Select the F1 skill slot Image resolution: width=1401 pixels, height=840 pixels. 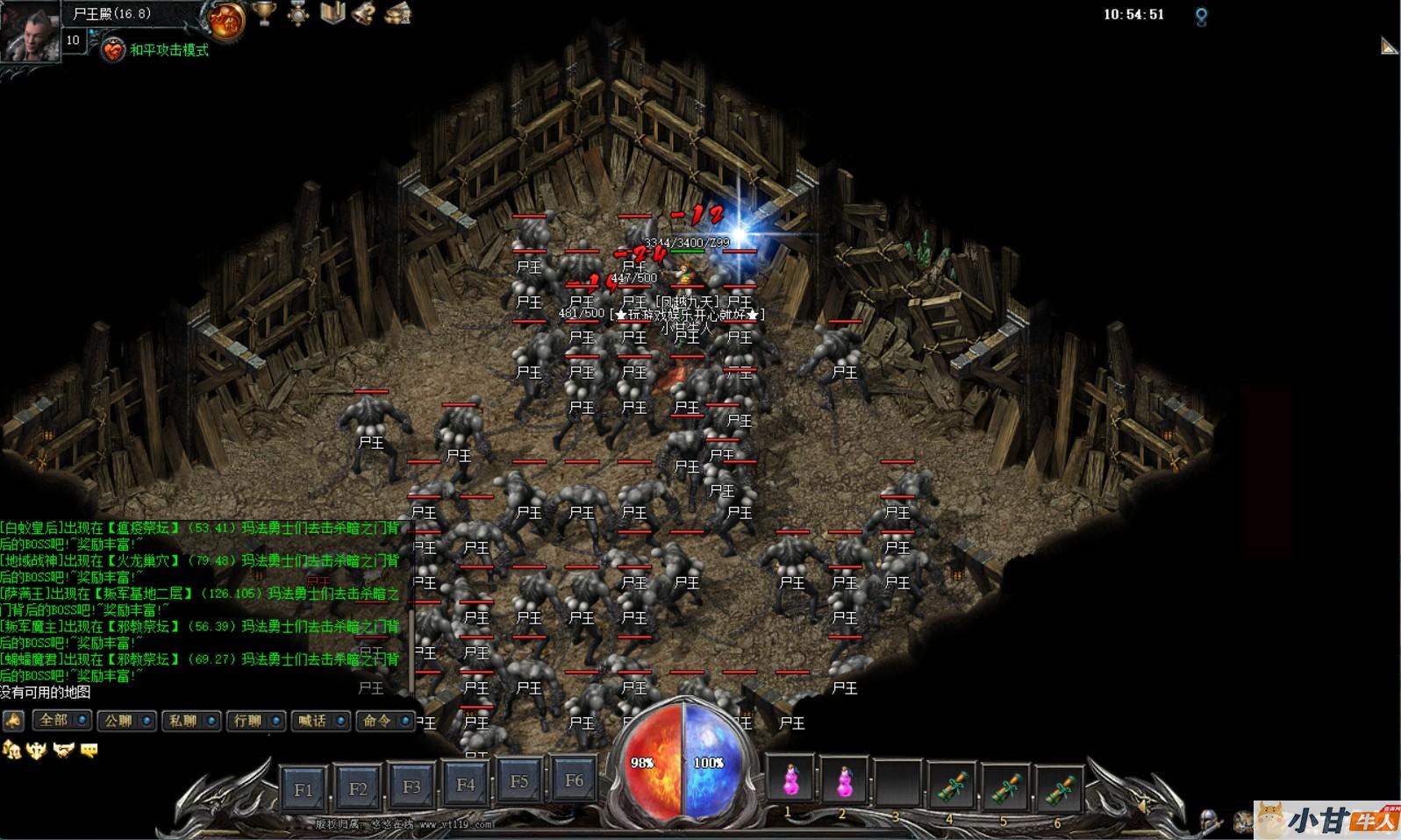point(304,789)
